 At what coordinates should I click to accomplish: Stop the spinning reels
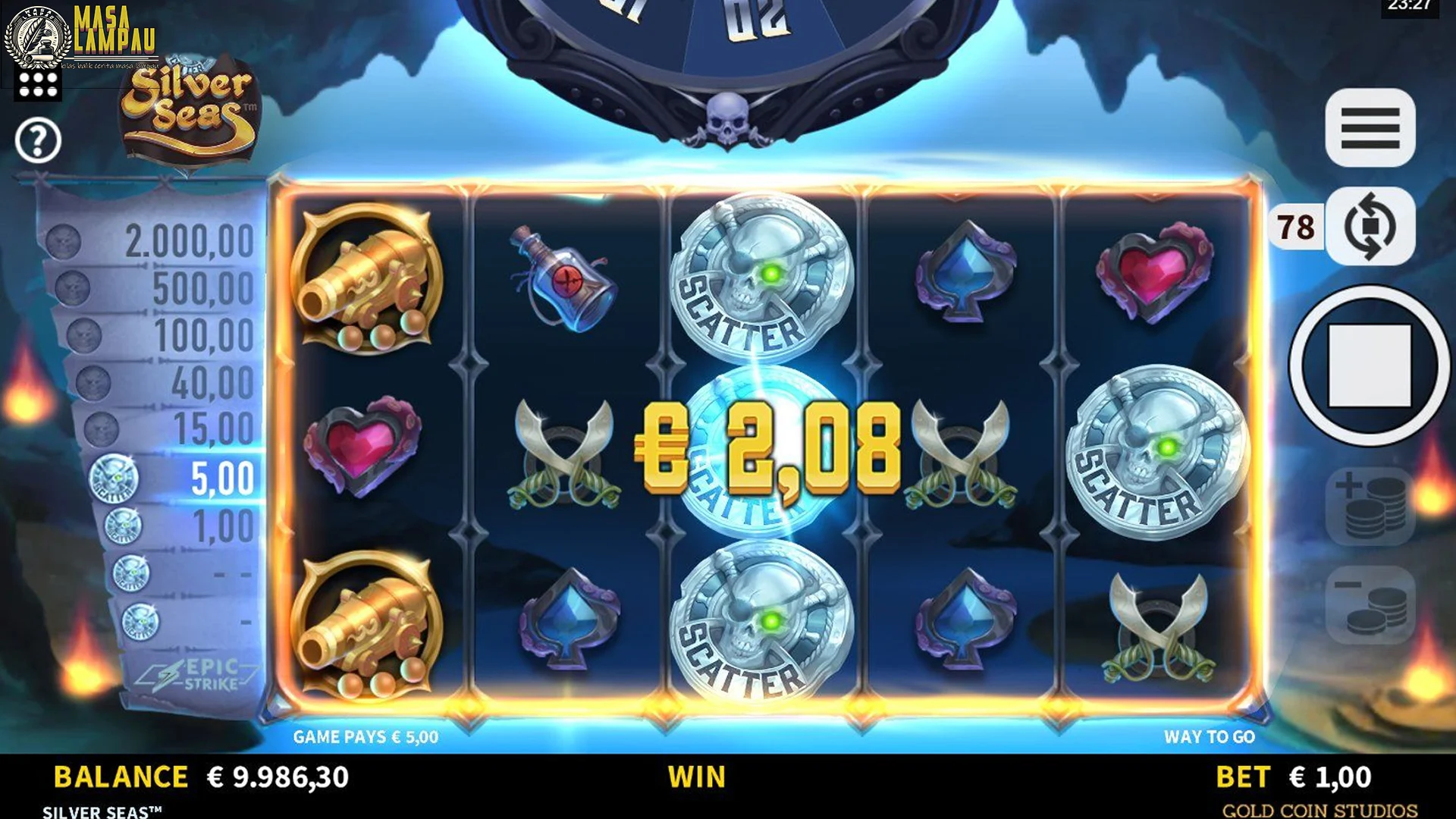point(1370,366)
